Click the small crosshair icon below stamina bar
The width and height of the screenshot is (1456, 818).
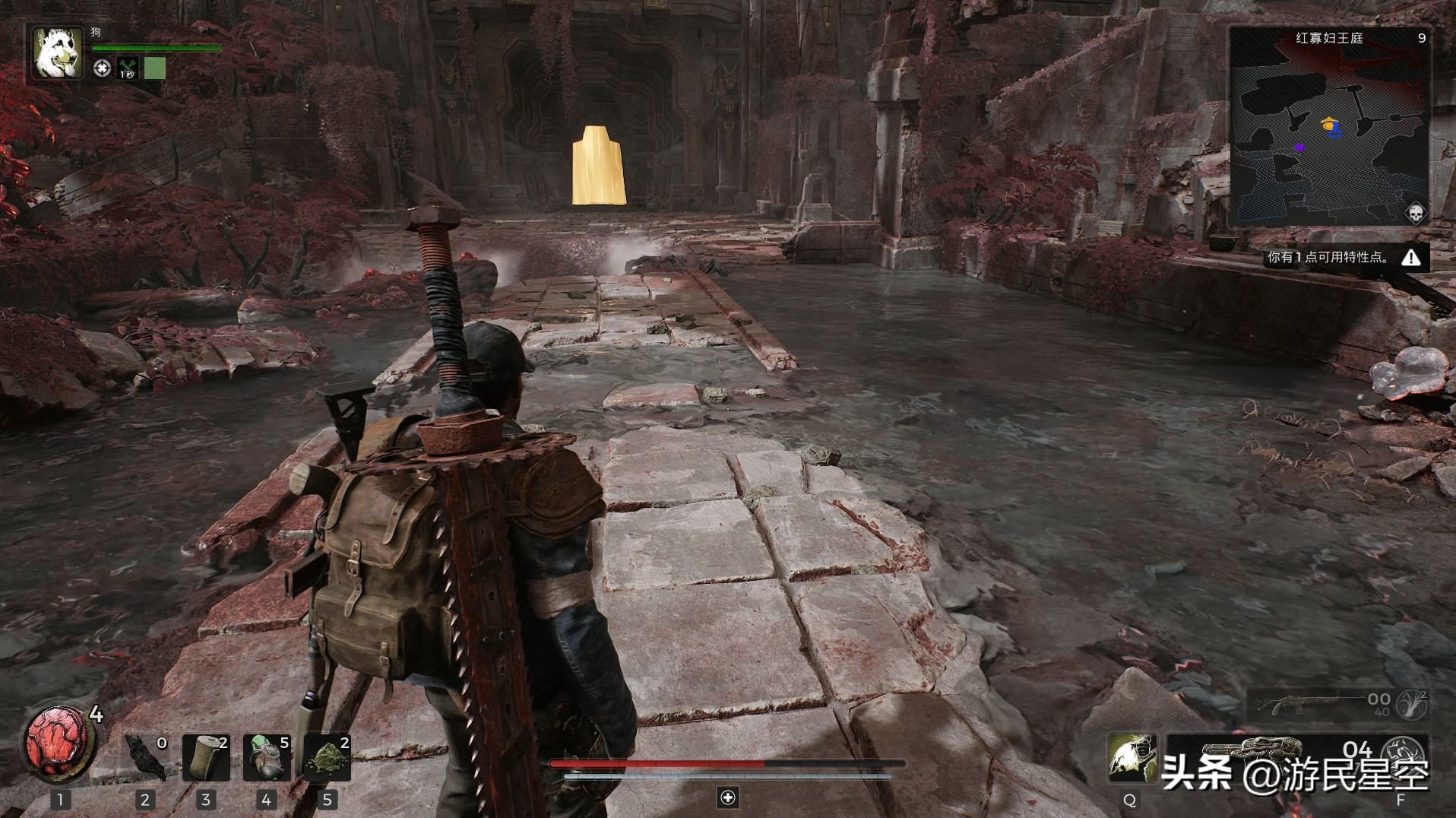click(x=728, y=797)
